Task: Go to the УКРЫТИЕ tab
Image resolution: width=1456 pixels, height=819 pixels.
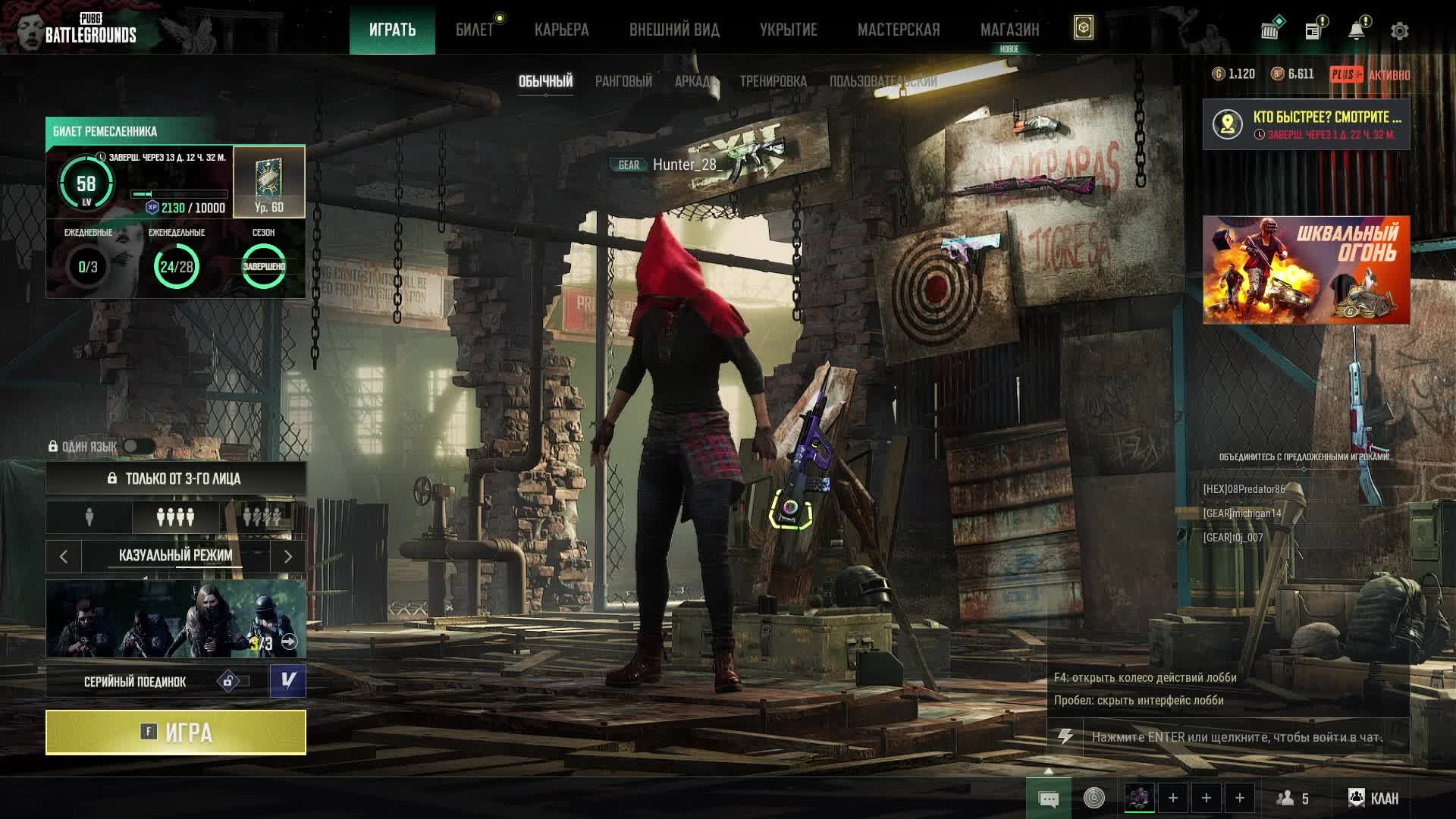Action: tap(788, 30)
